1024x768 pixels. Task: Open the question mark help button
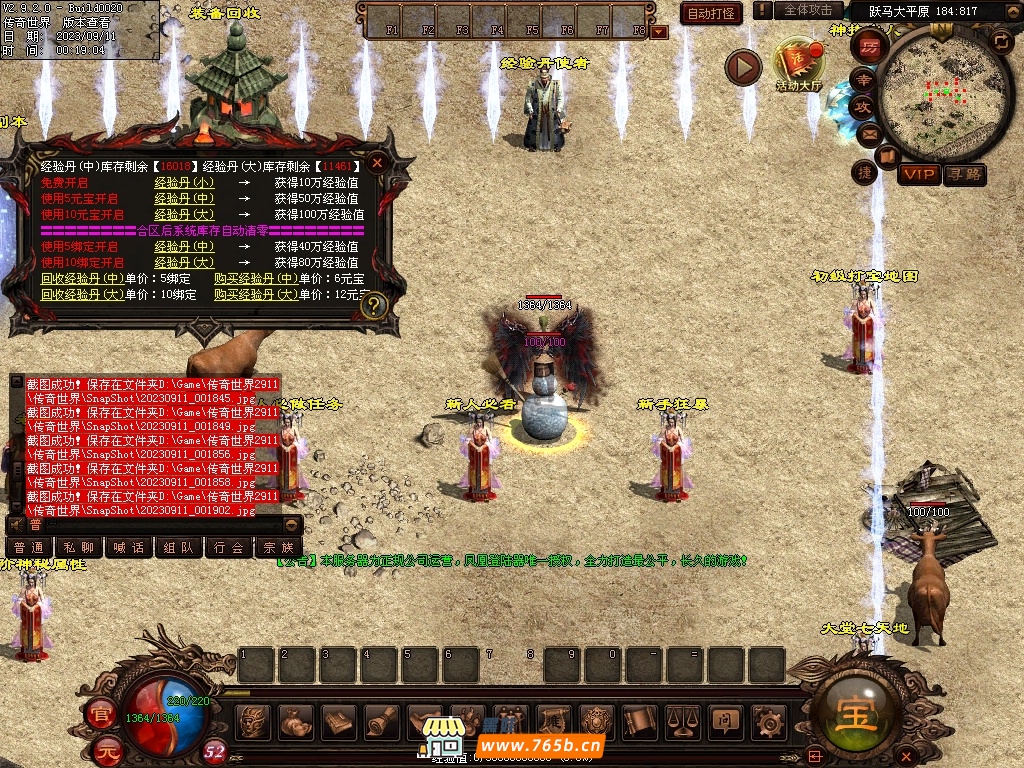(x=374, y=306)
